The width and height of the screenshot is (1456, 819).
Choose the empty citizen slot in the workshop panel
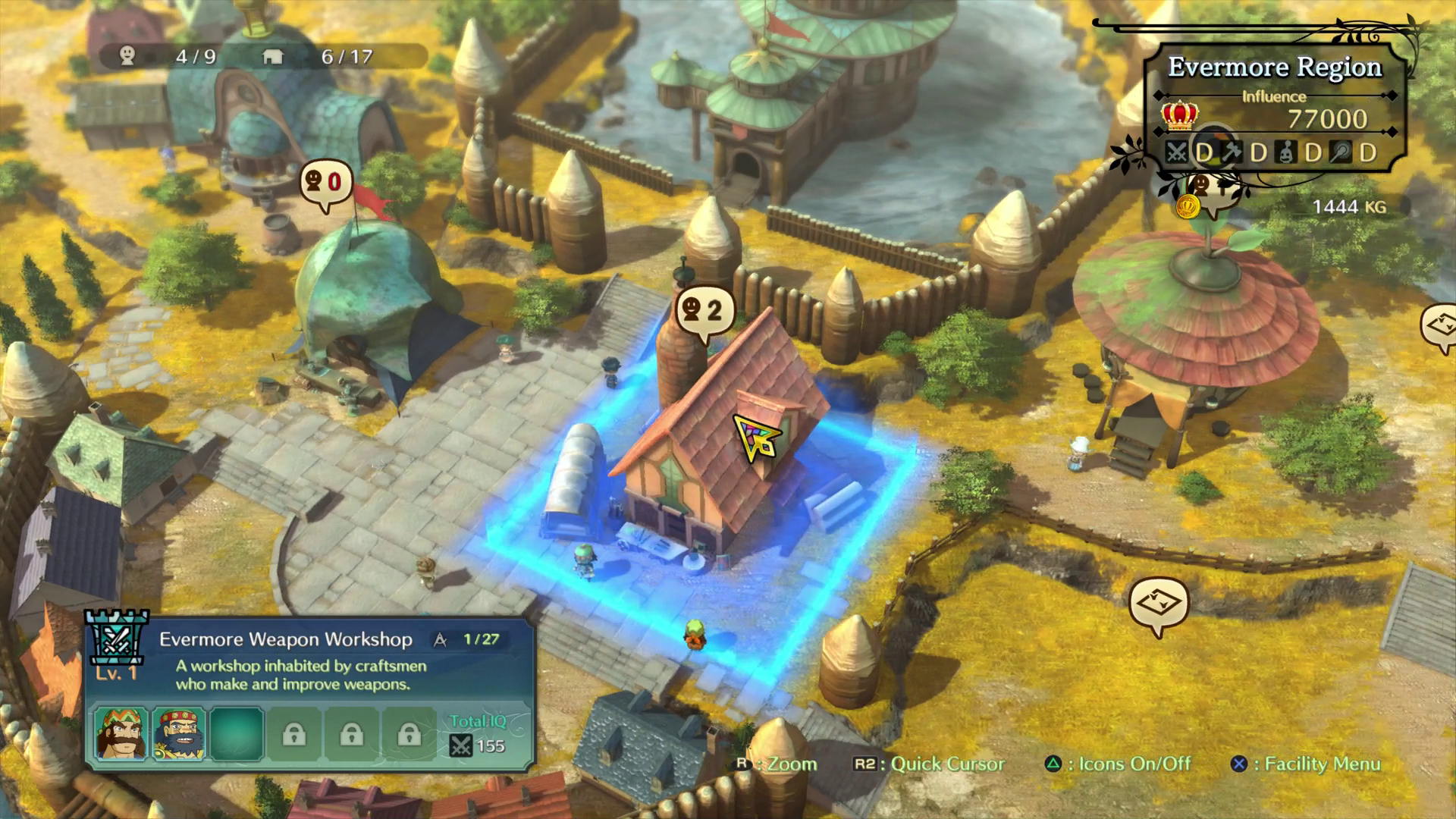click(237, 733)
